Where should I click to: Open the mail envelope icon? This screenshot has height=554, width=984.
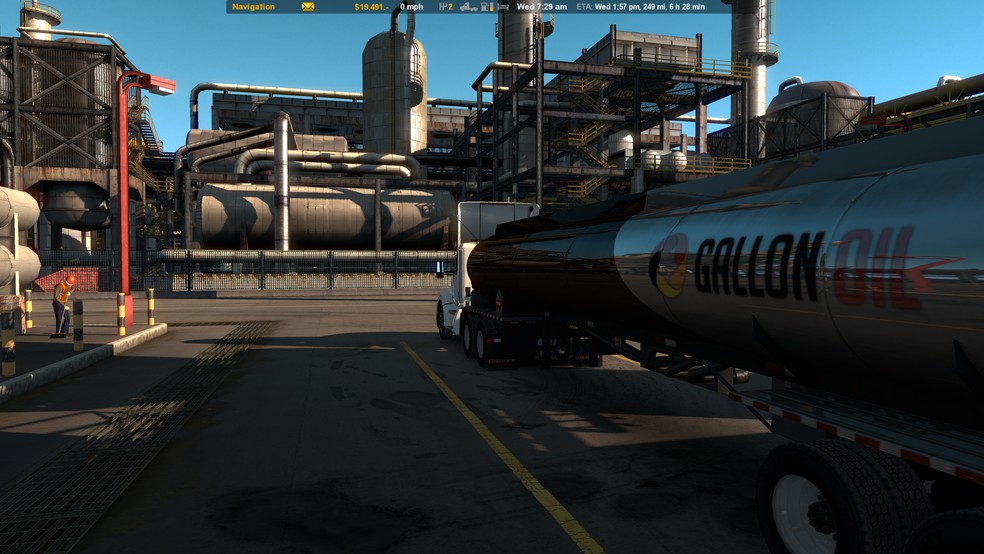coord(308,7)
